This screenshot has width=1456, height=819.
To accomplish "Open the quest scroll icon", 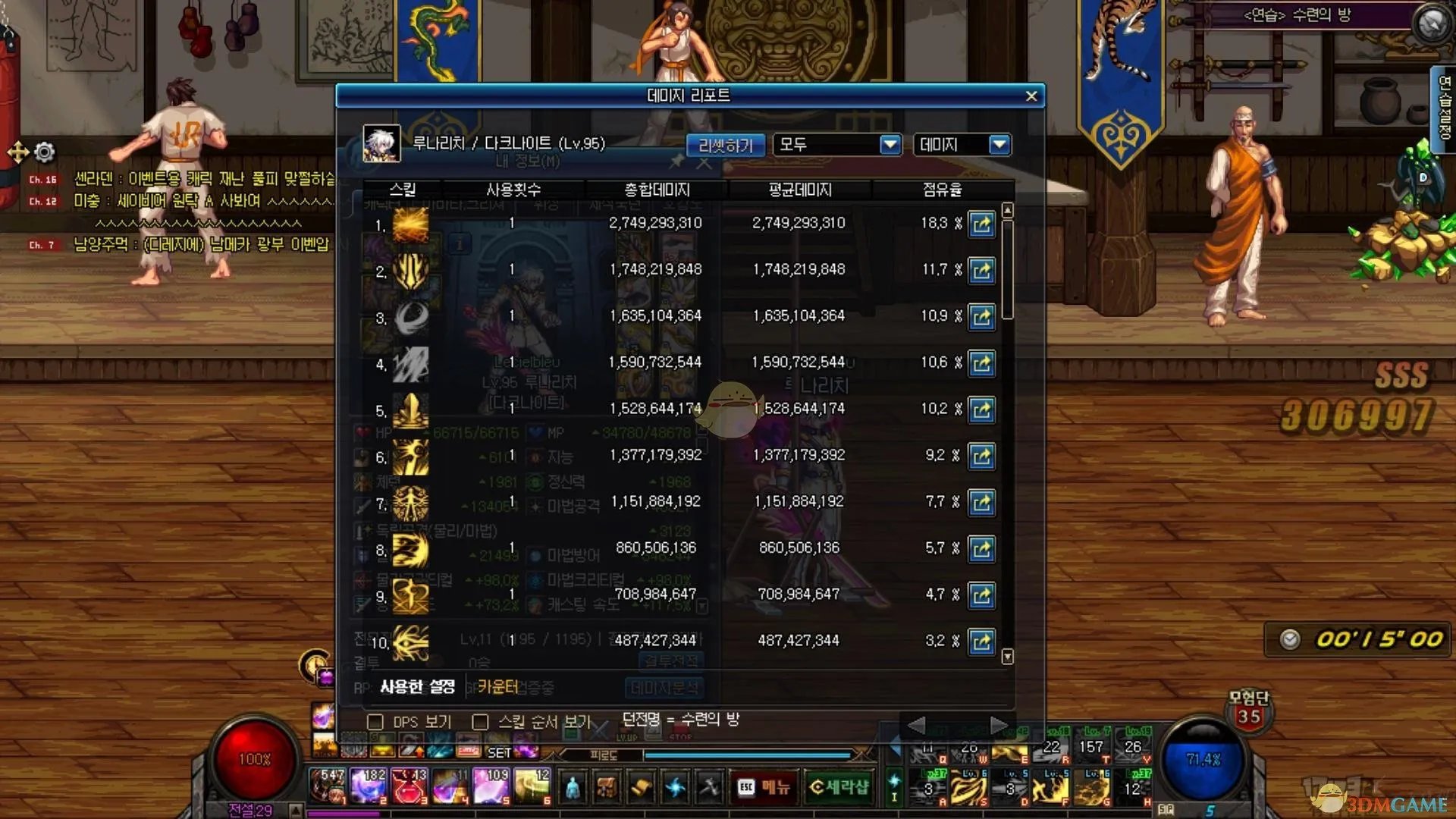I will 641,788.
